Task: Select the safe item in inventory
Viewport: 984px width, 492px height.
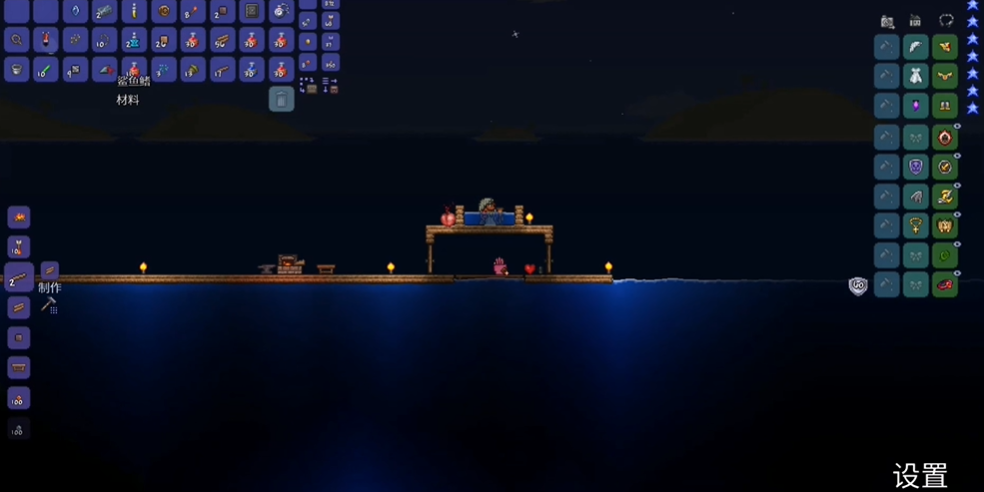Action: click(x=252, y=11)
